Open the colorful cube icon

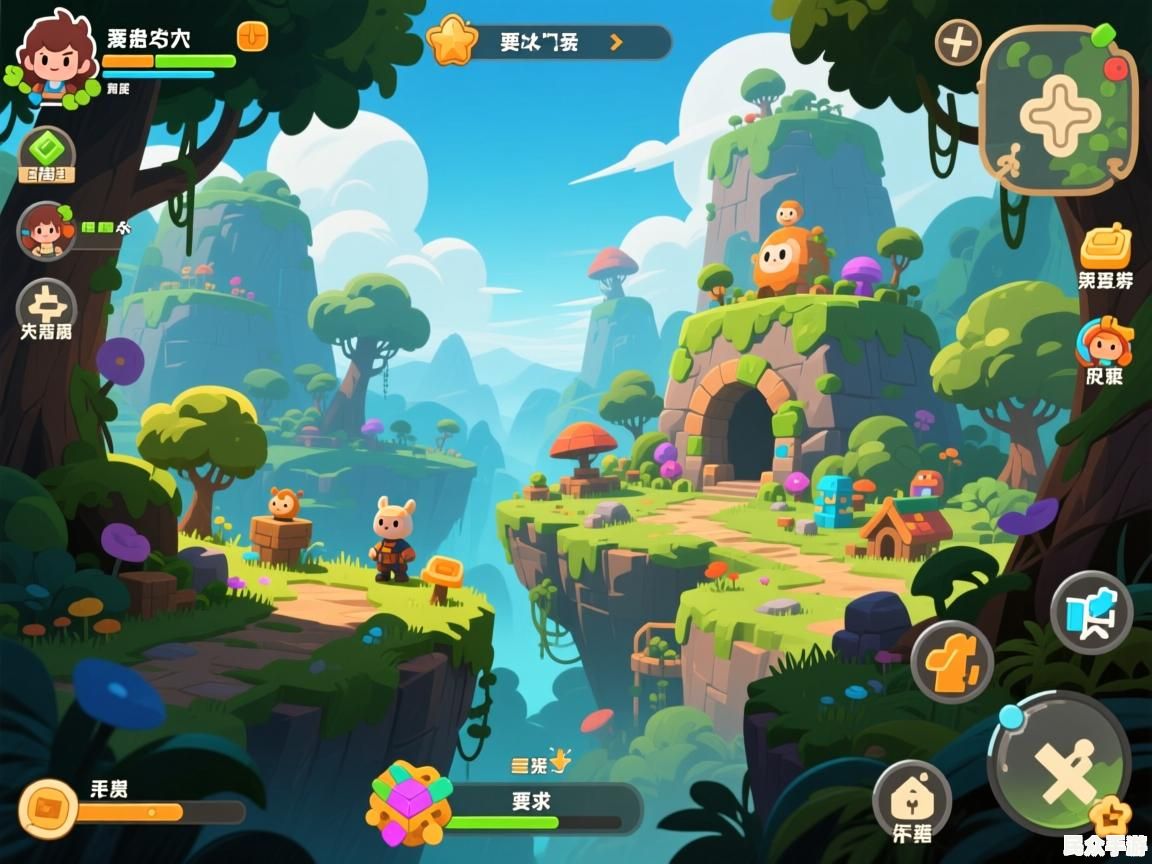[x=409, y=803]
